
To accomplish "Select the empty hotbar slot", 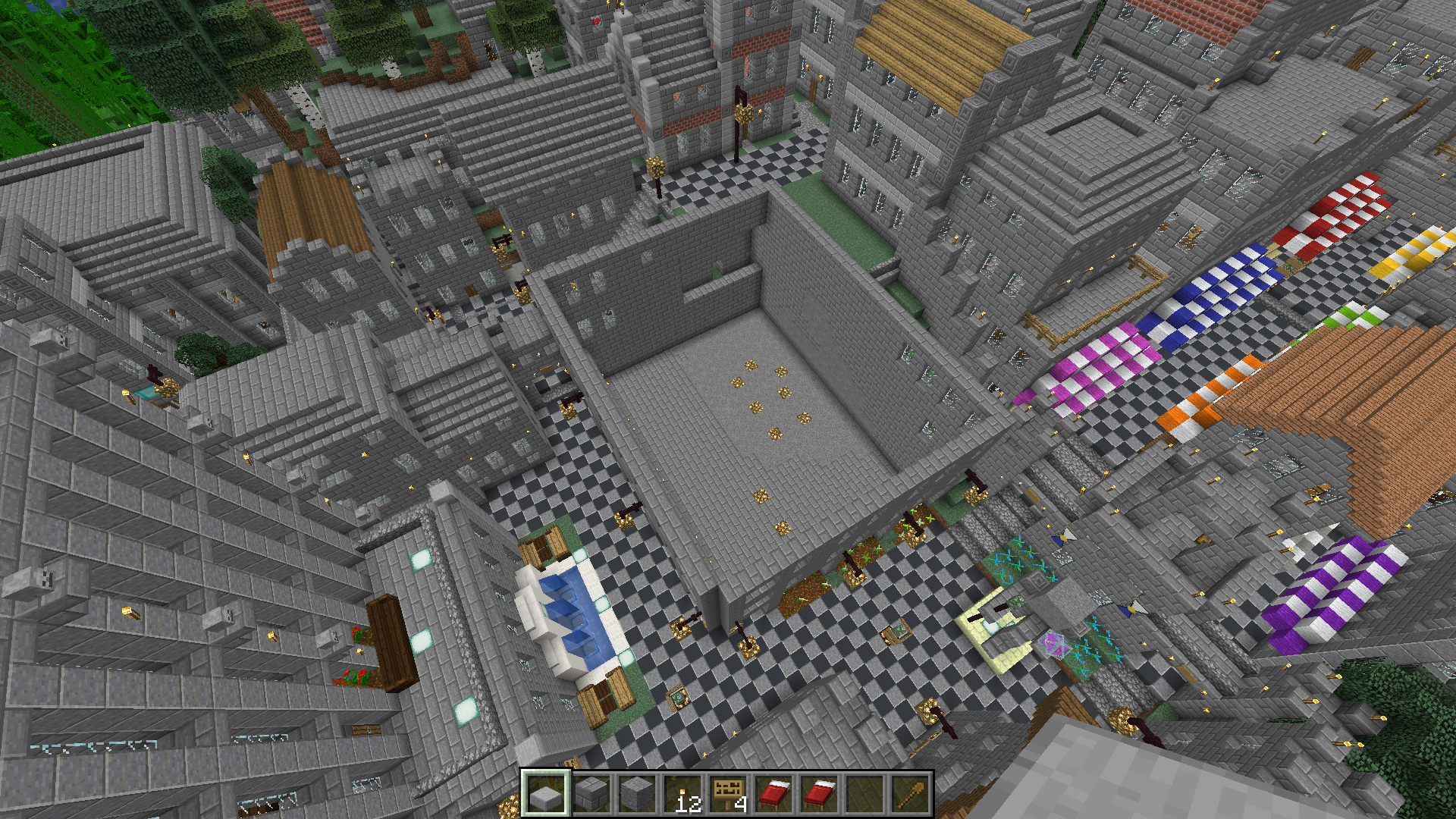I will pyautogui.click(x=864, y=794).
